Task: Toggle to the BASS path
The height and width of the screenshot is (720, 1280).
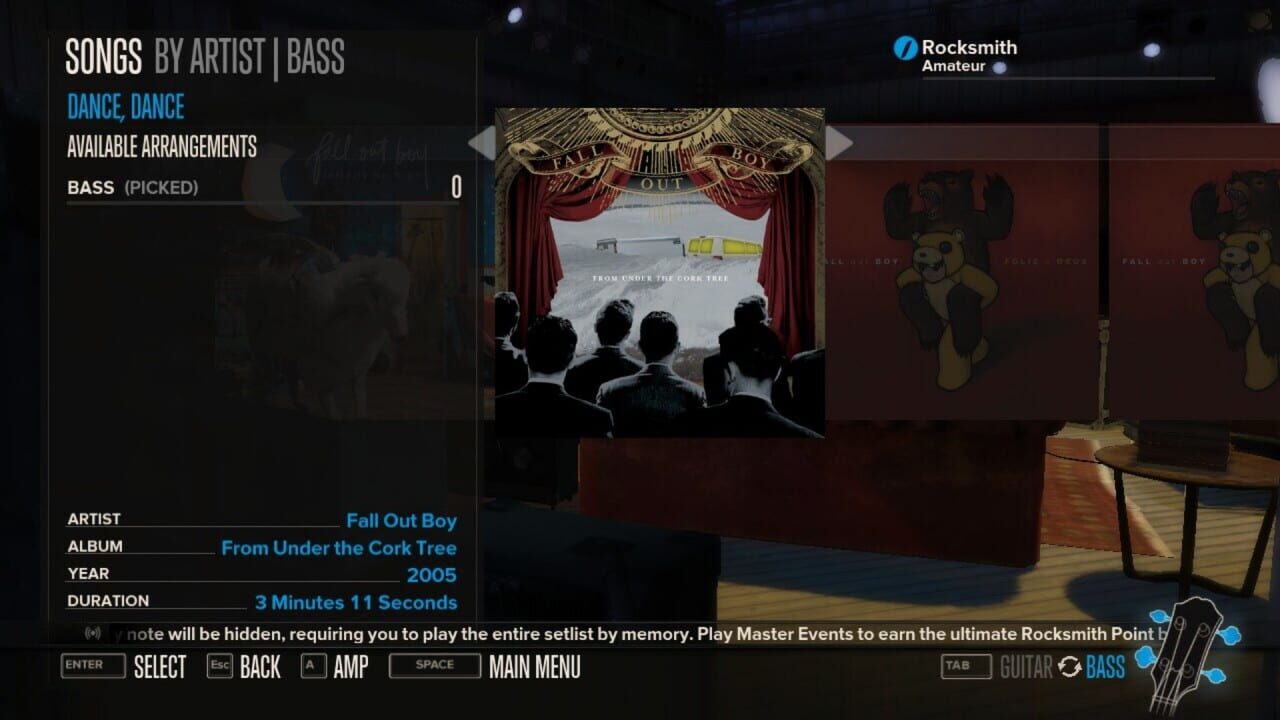Action: [x=1106, y=666]
